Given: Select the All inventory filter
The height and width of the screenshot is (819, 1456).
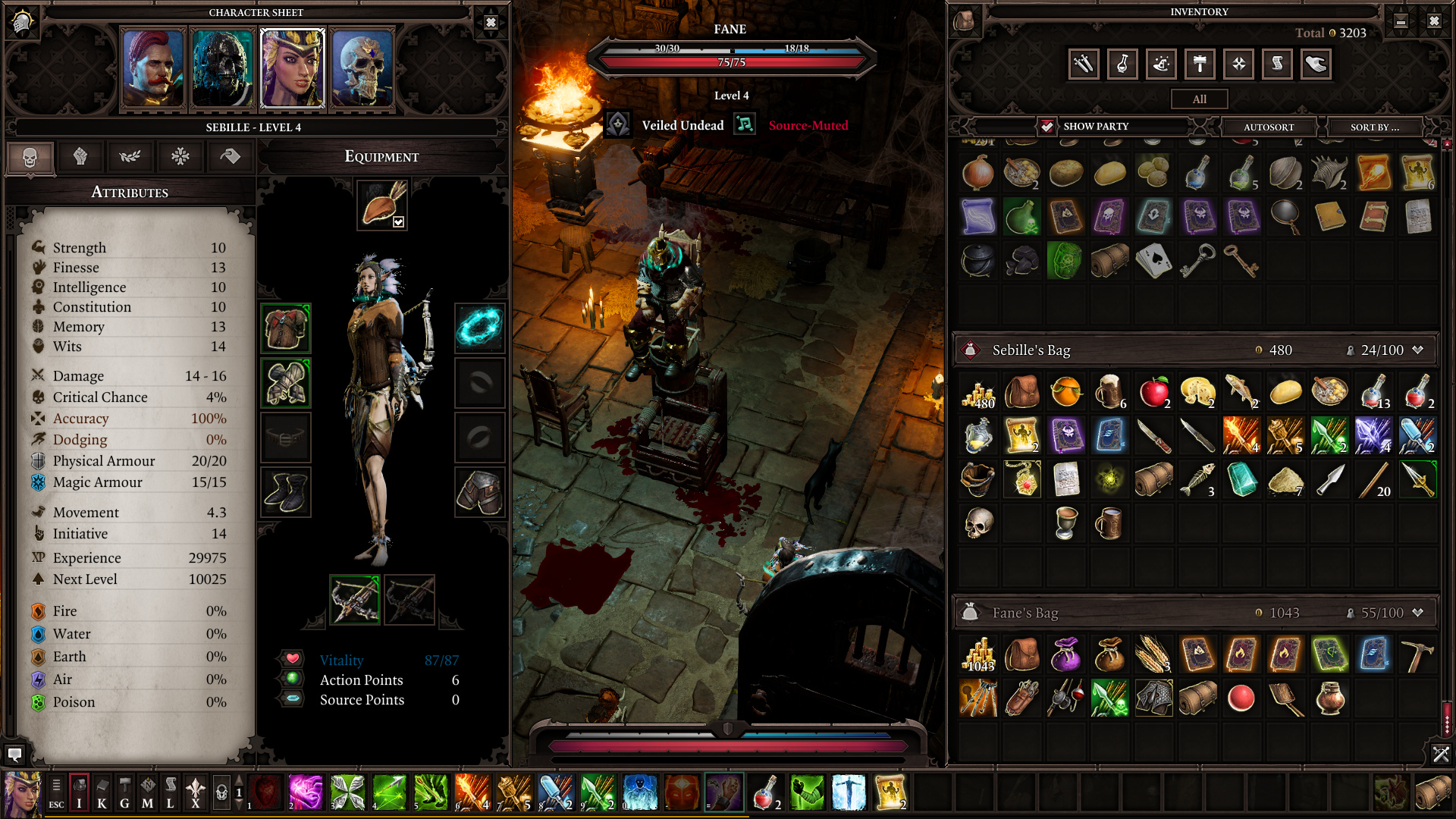Looking at the screenshot, I should tap(1199, 99).
